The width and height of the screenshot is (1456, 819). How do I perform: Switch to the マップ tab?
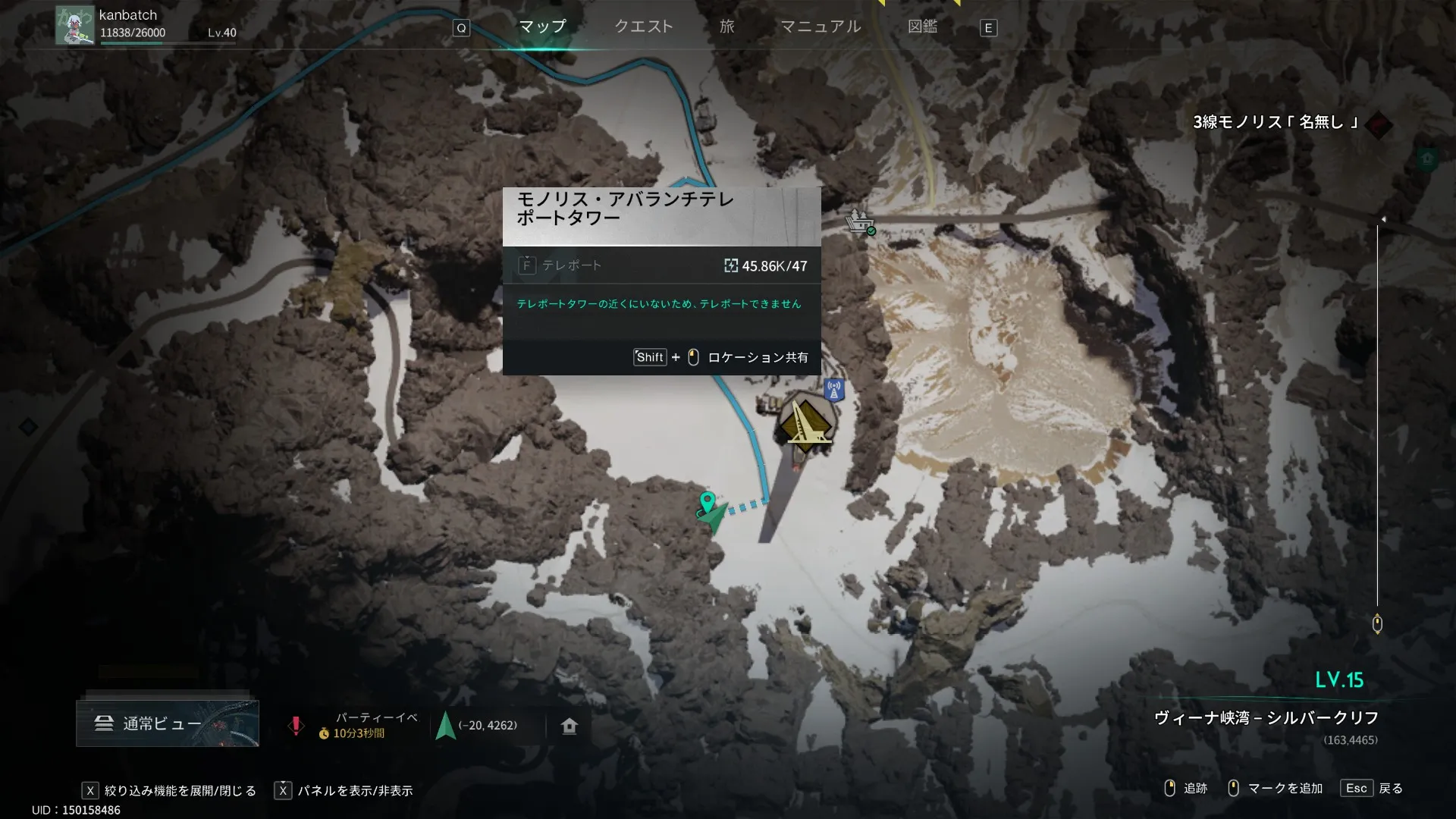(542, 27)
